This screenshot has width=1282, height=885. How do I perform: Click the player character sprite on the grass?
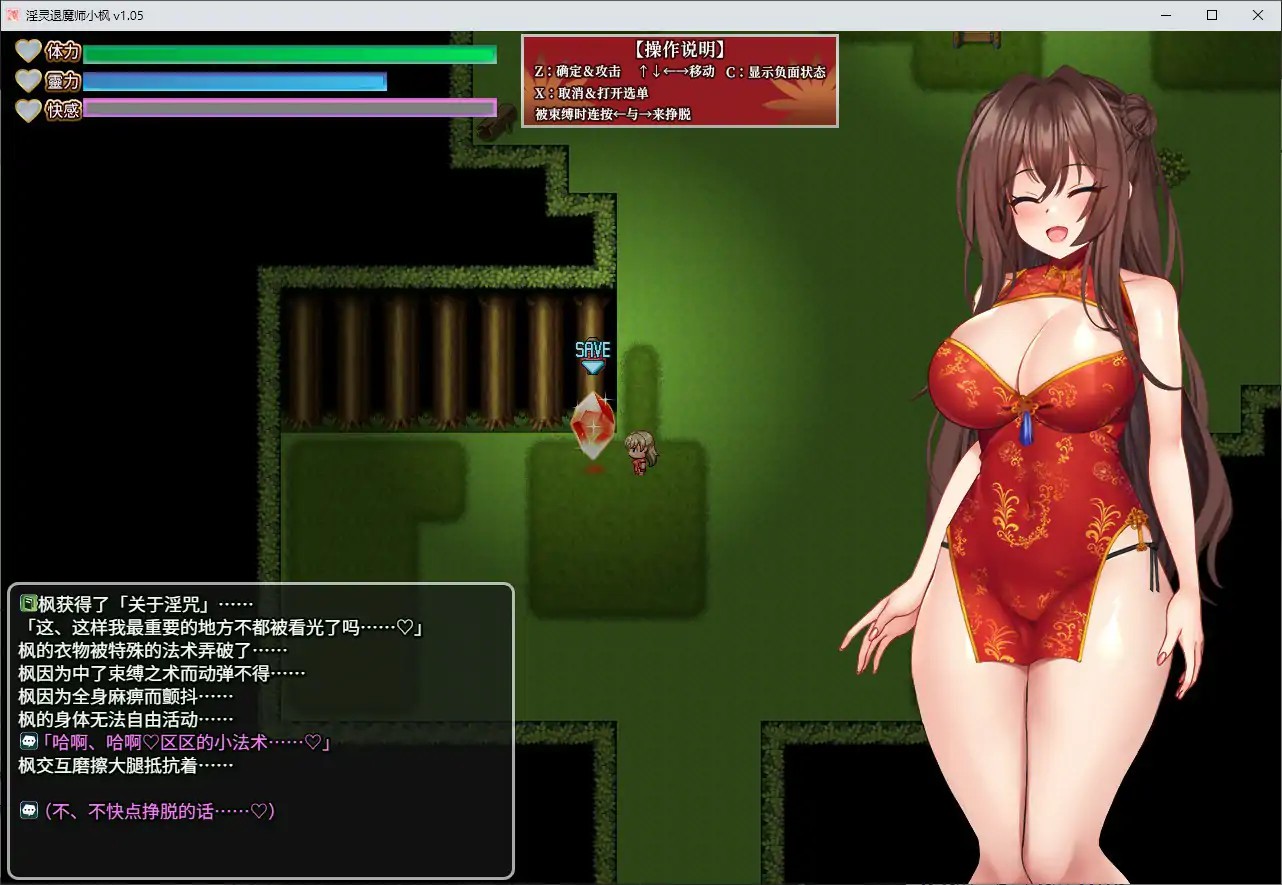point(640,450)
